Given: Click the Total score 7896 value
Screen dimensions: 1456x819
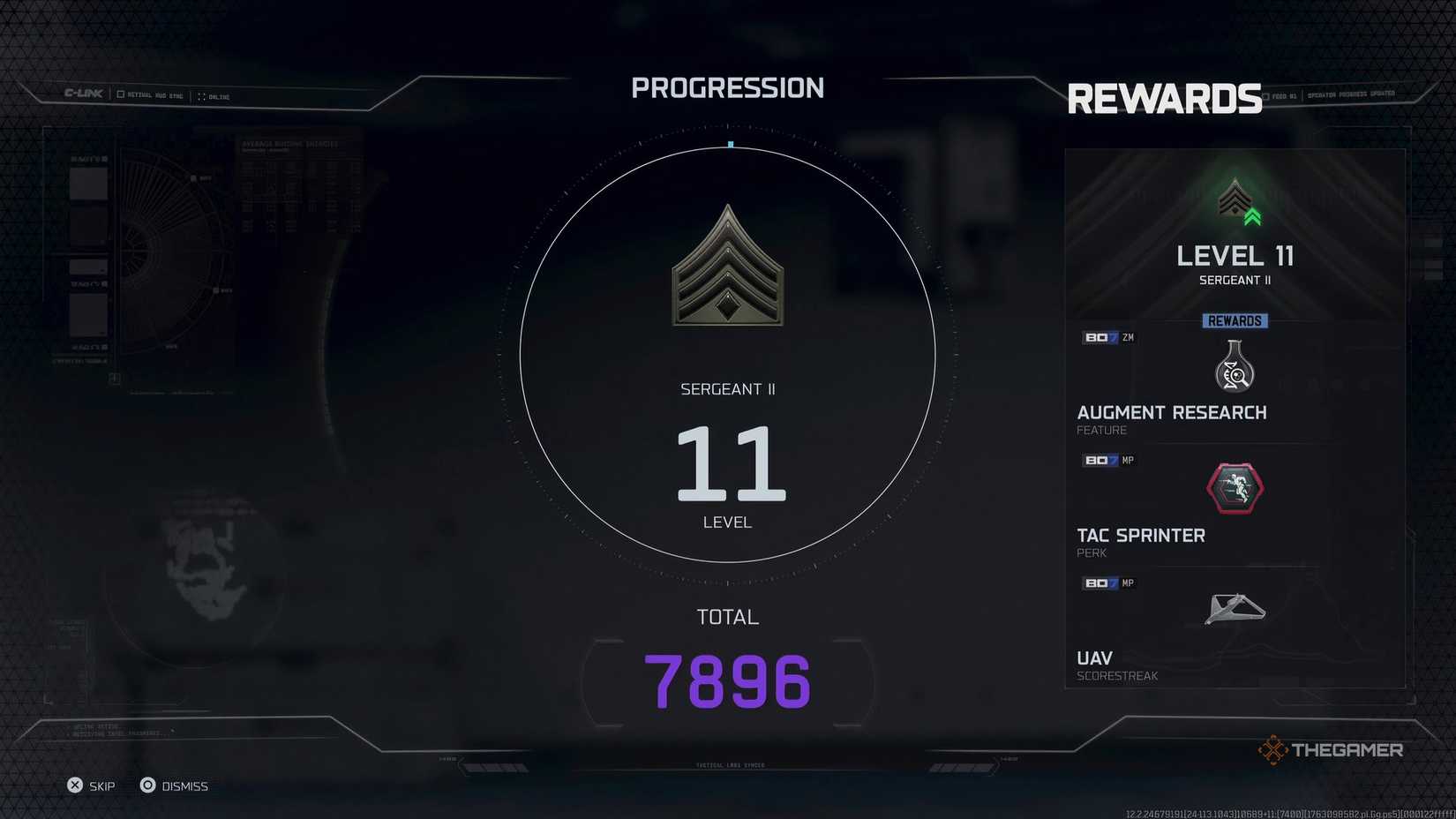Looking at the screenshot, I should point(727,680).
